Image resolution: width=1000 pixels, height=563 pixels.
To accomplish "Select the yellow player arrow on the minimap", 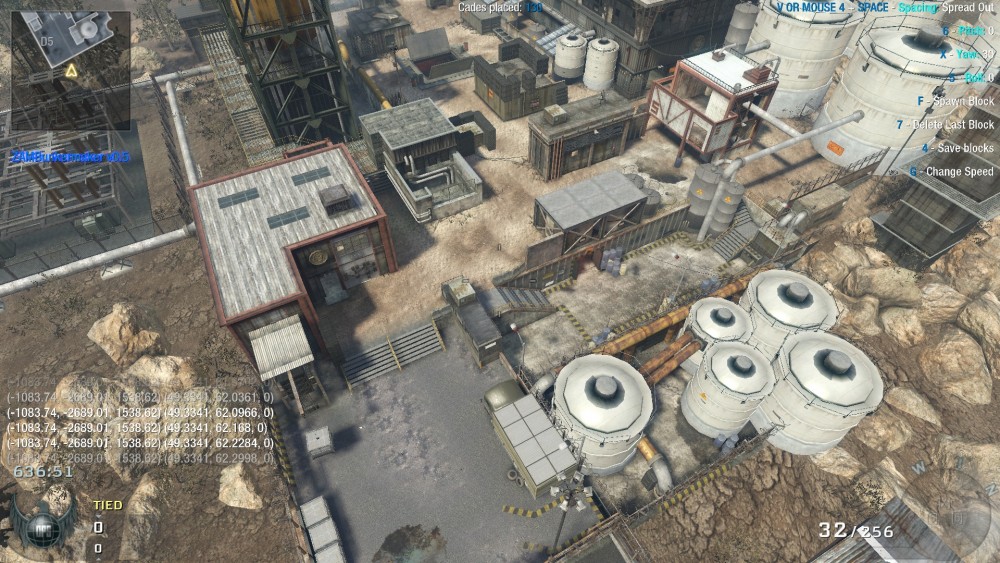I will tap(71, 71).
